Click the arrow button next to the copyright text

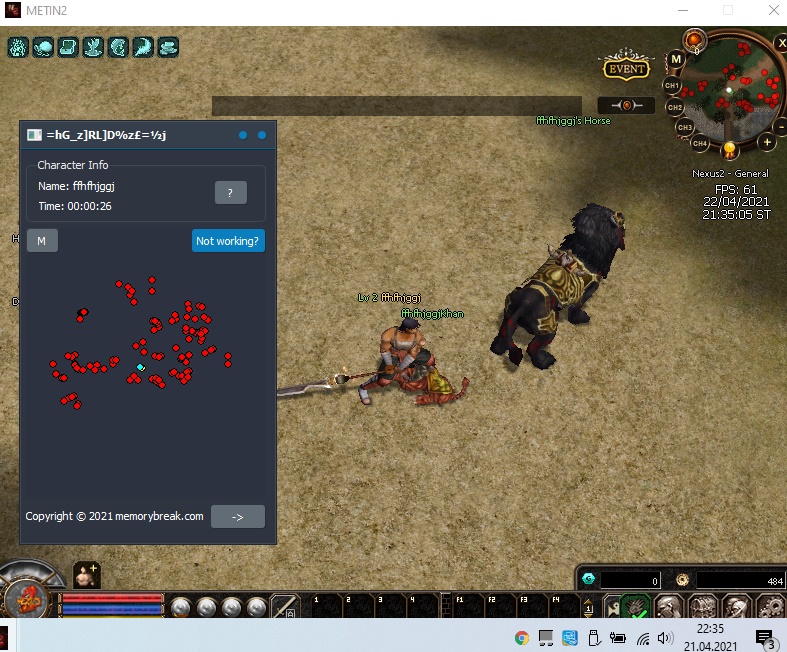237,516
